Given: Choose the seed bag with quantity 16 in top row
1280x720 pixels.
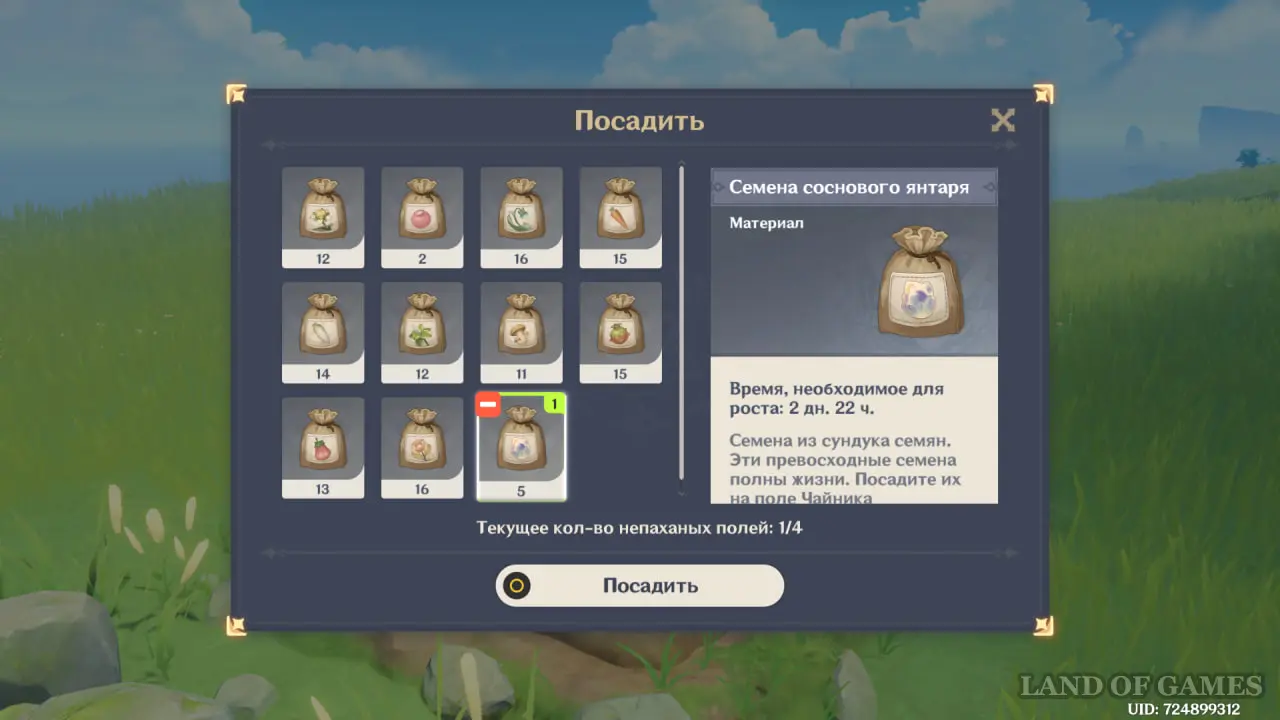Looking at the screenshot, I should click(x=521, y=217).
